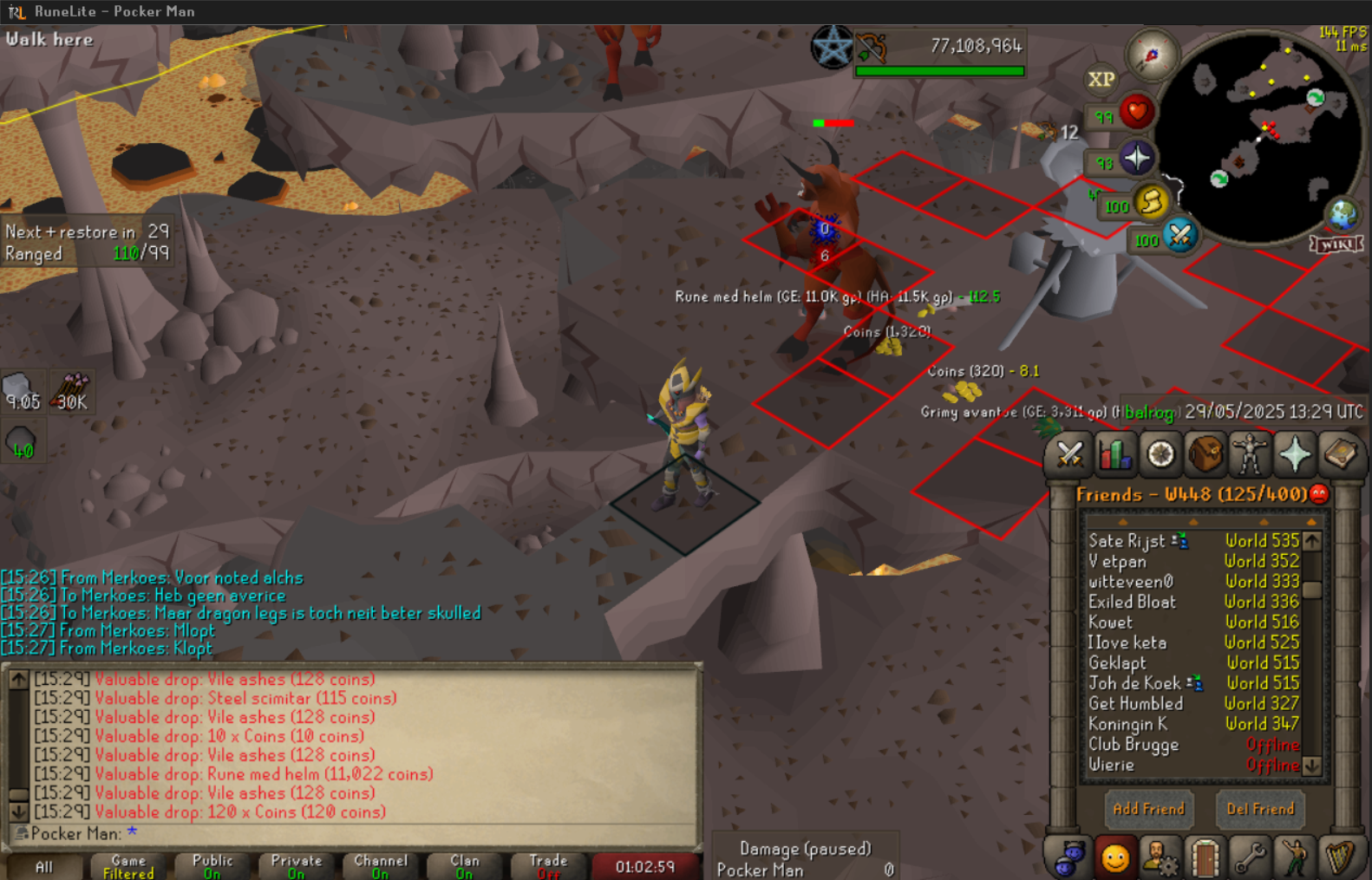The width and height of the screenshot is (1372, 880).
Task: Click the Del Friend button
Action: pyautogui.click(x=1259, y=809)
